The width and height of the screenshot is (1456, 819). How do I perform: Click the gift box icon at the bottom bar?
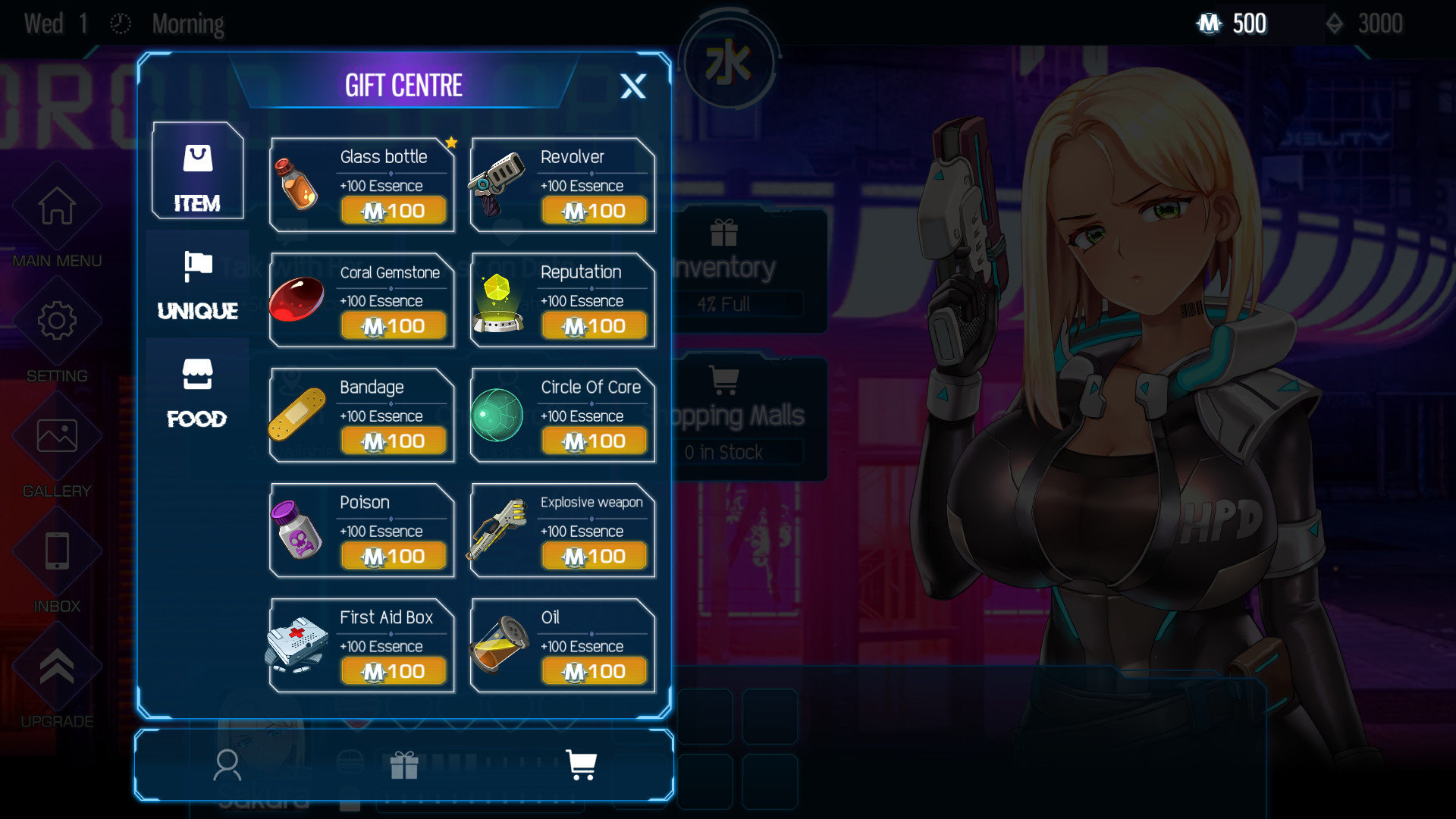(406, 766)
